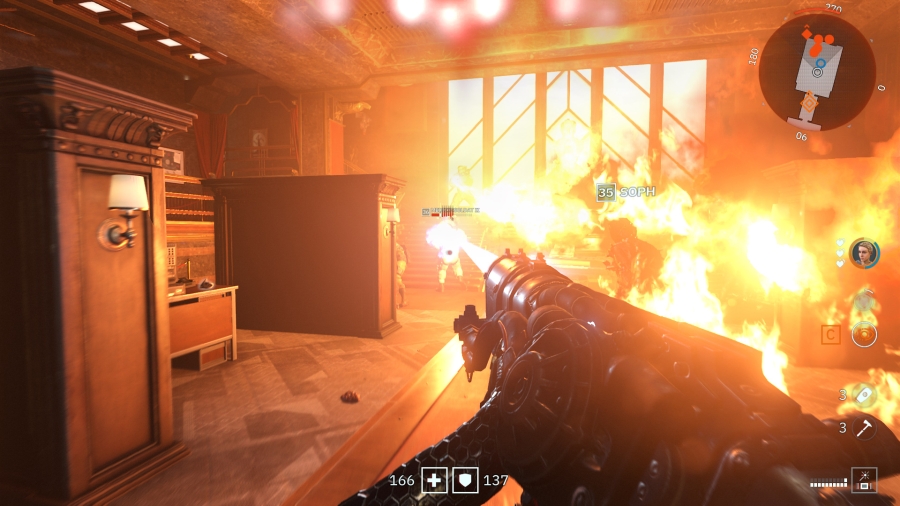Select the SOPH level 35 nameplate
This screenshot has width=900, height=506.
(626, 192)
